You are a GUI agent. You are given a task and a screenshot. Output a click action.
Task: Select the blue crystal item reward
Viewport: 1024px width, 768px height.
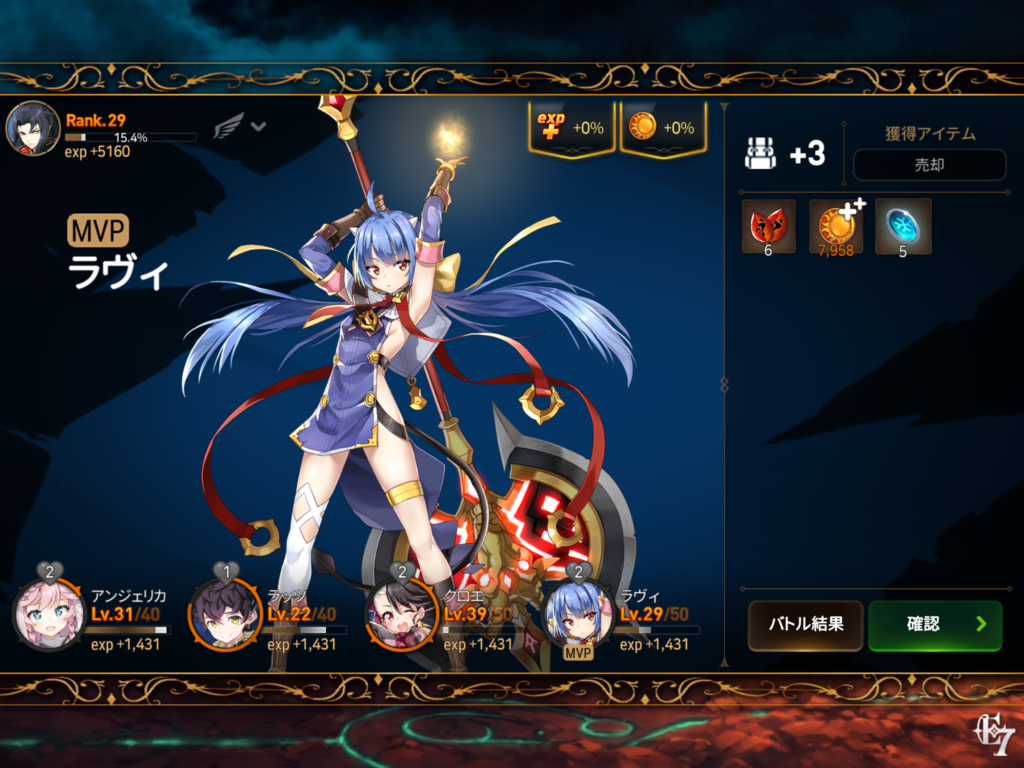[903, 226]
